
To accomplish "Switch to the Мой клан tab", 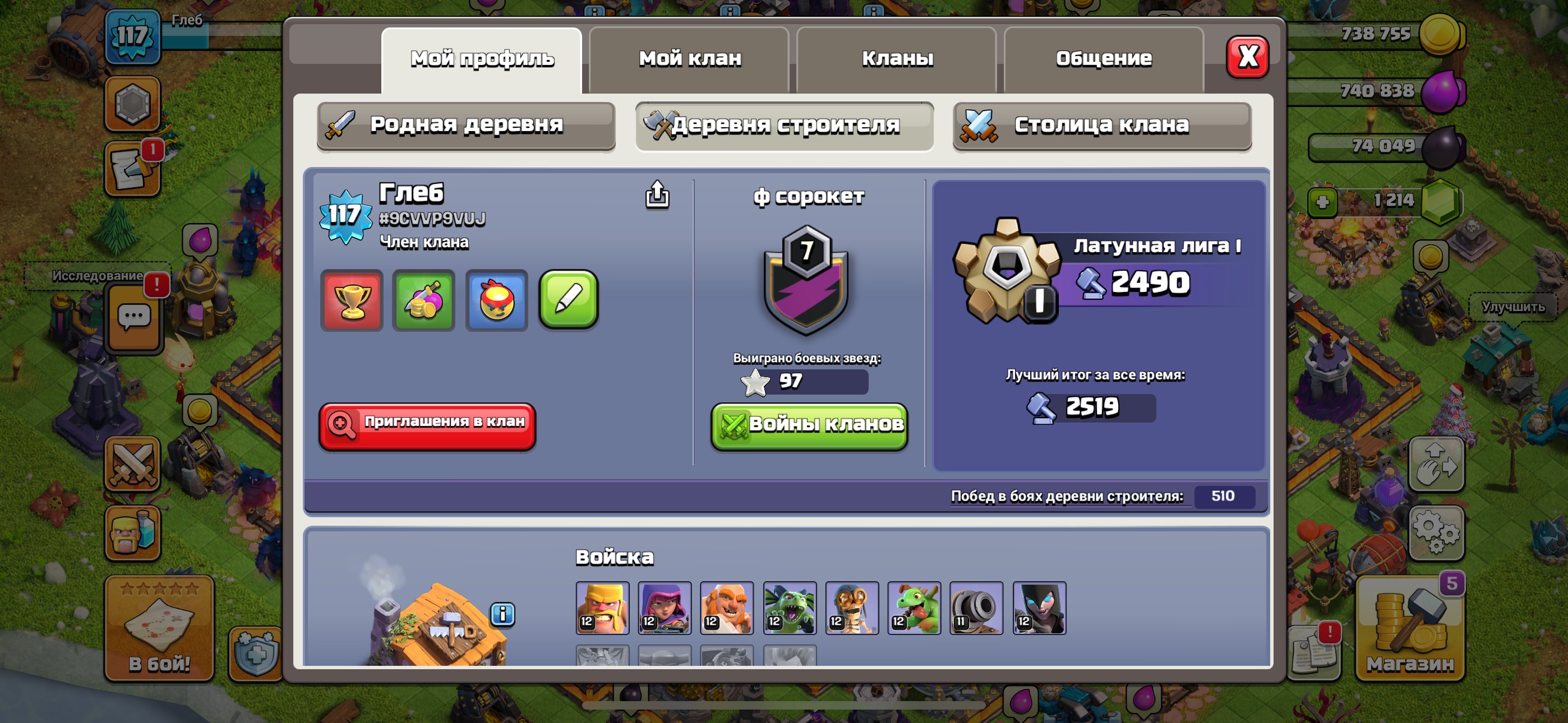I will click(689, 58).
